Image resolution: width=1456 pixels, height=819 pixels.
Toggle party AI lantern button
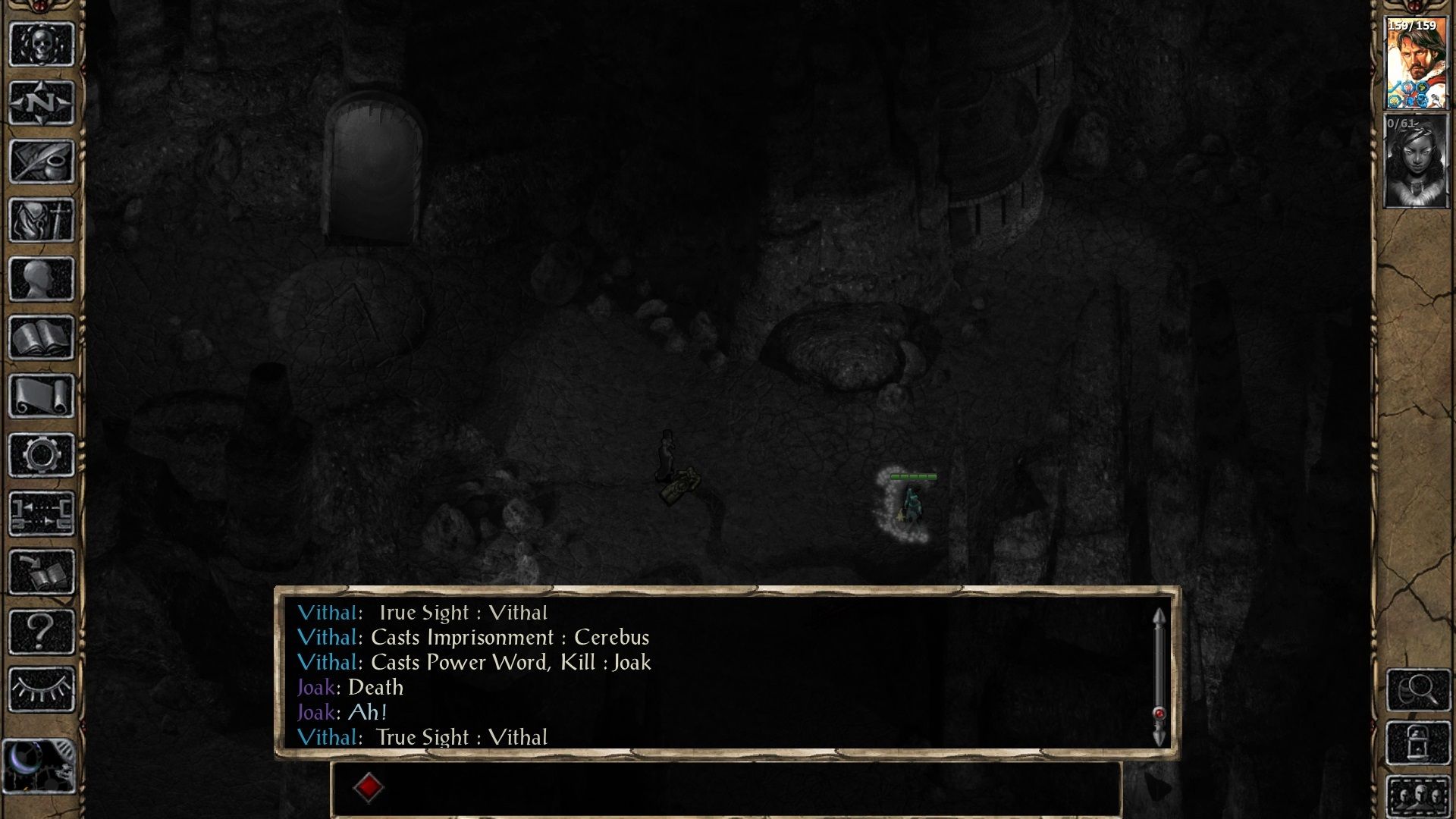point(1418,743)
